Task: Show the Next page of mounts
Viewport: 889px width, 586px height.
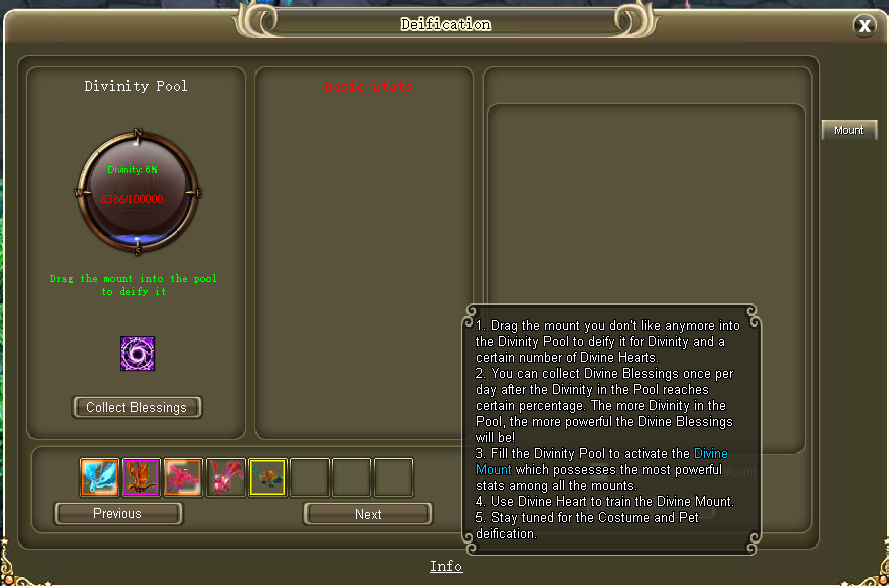Action: pyautogui.click(x=368, y=514)
